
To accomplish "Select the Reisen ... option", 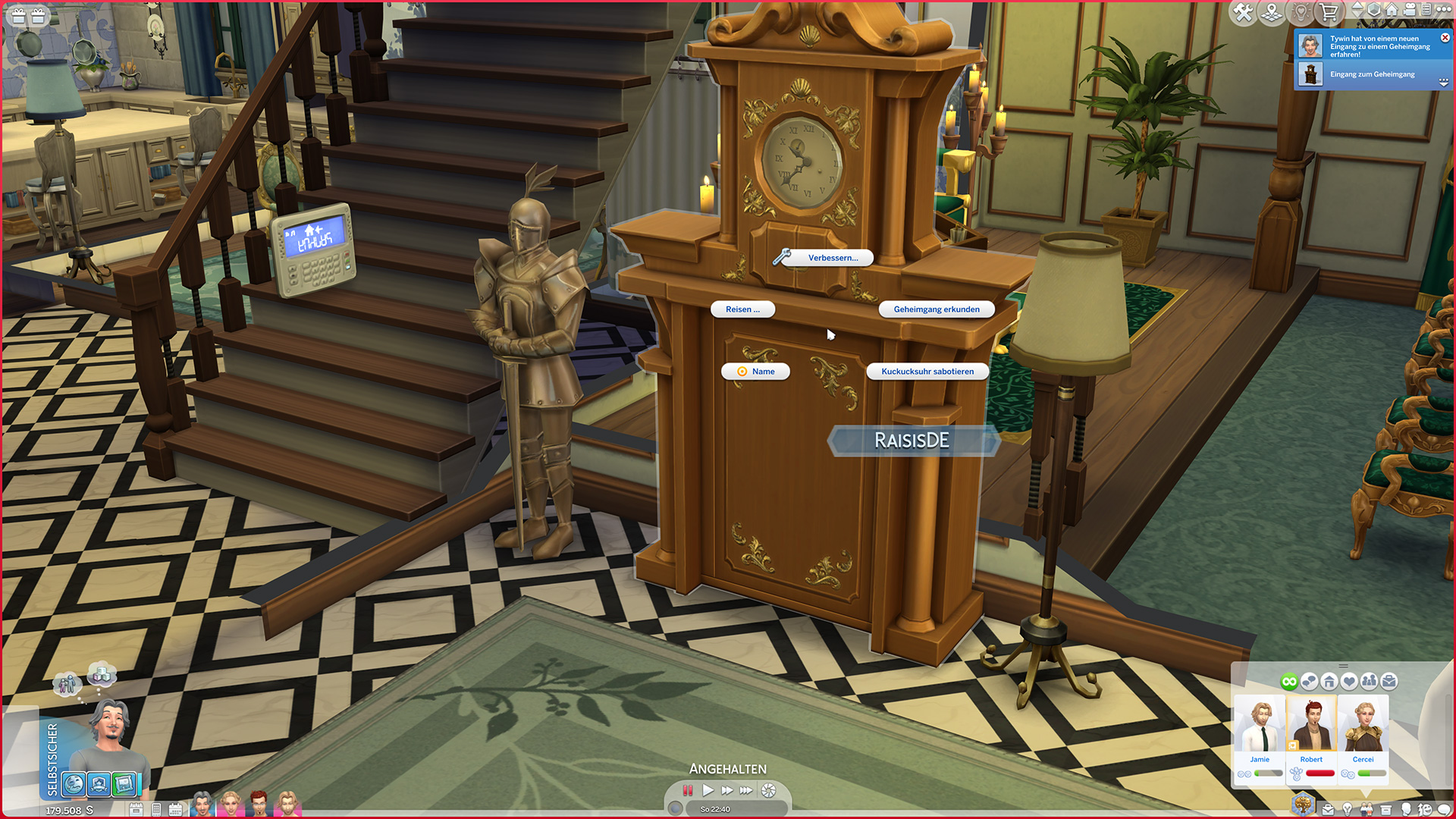I will click(x=742, y=309).
